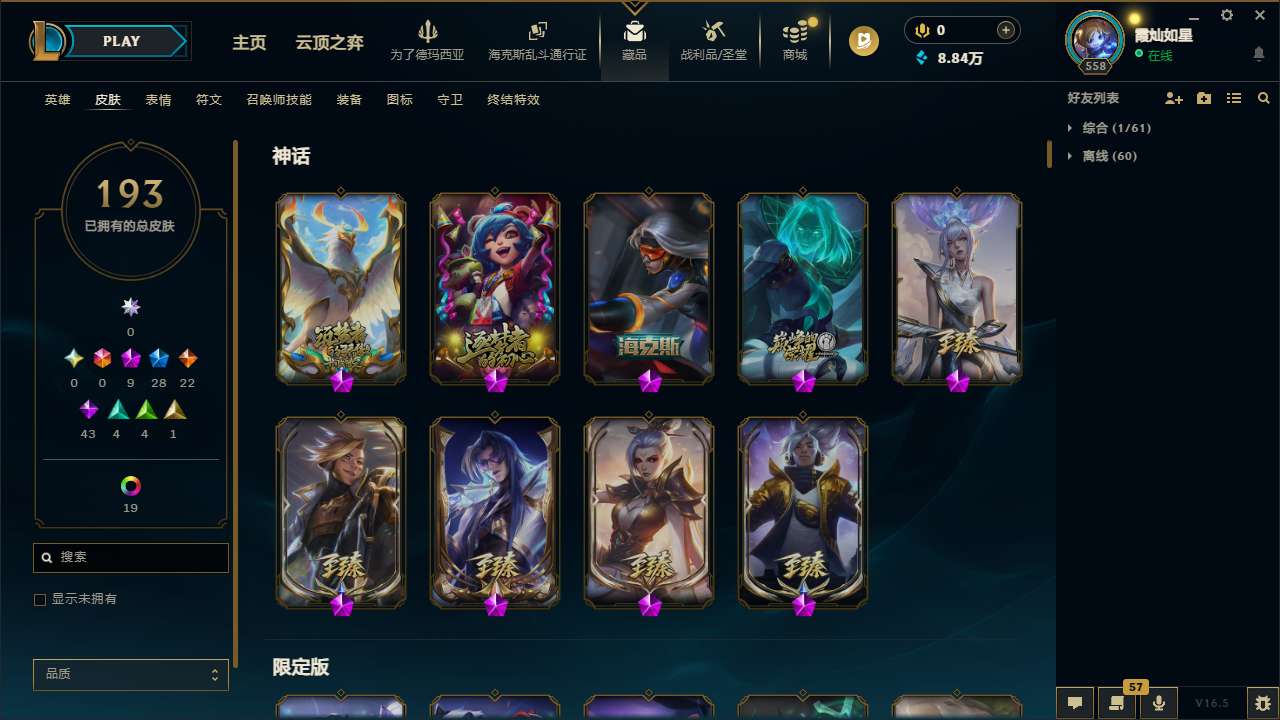
Task: Open the 战利品/圣堂 loot icon
Action: (x=713, y=35)
